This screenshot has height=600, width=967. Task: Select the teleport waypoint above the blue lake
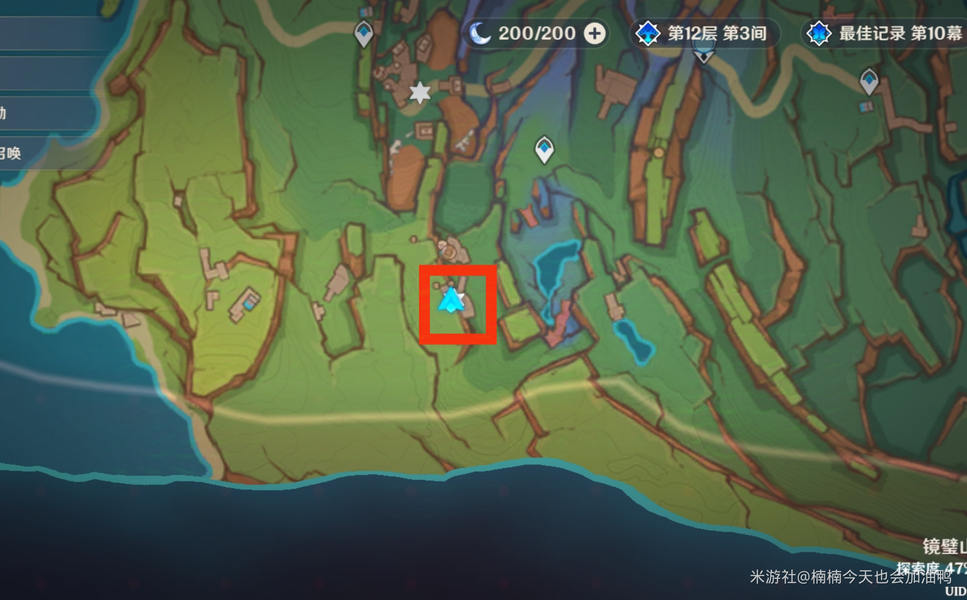[x=544, y=149]
